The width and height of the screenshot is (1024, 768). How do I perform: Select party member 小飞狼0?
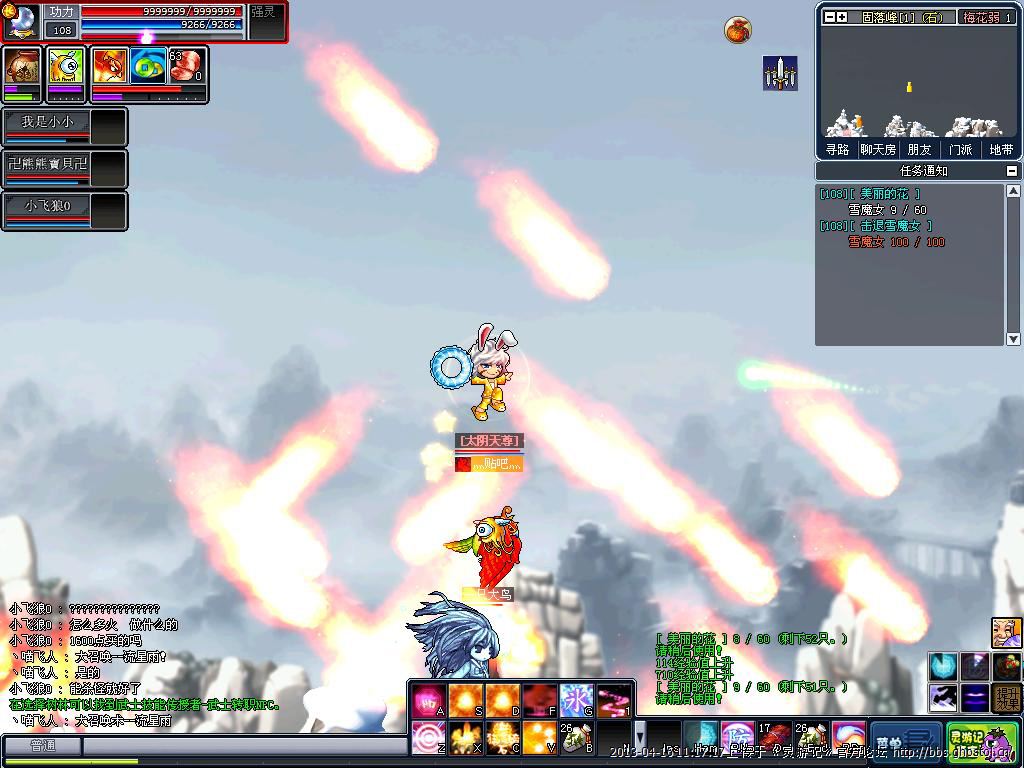pyautogui.click(x=48, y=205)
